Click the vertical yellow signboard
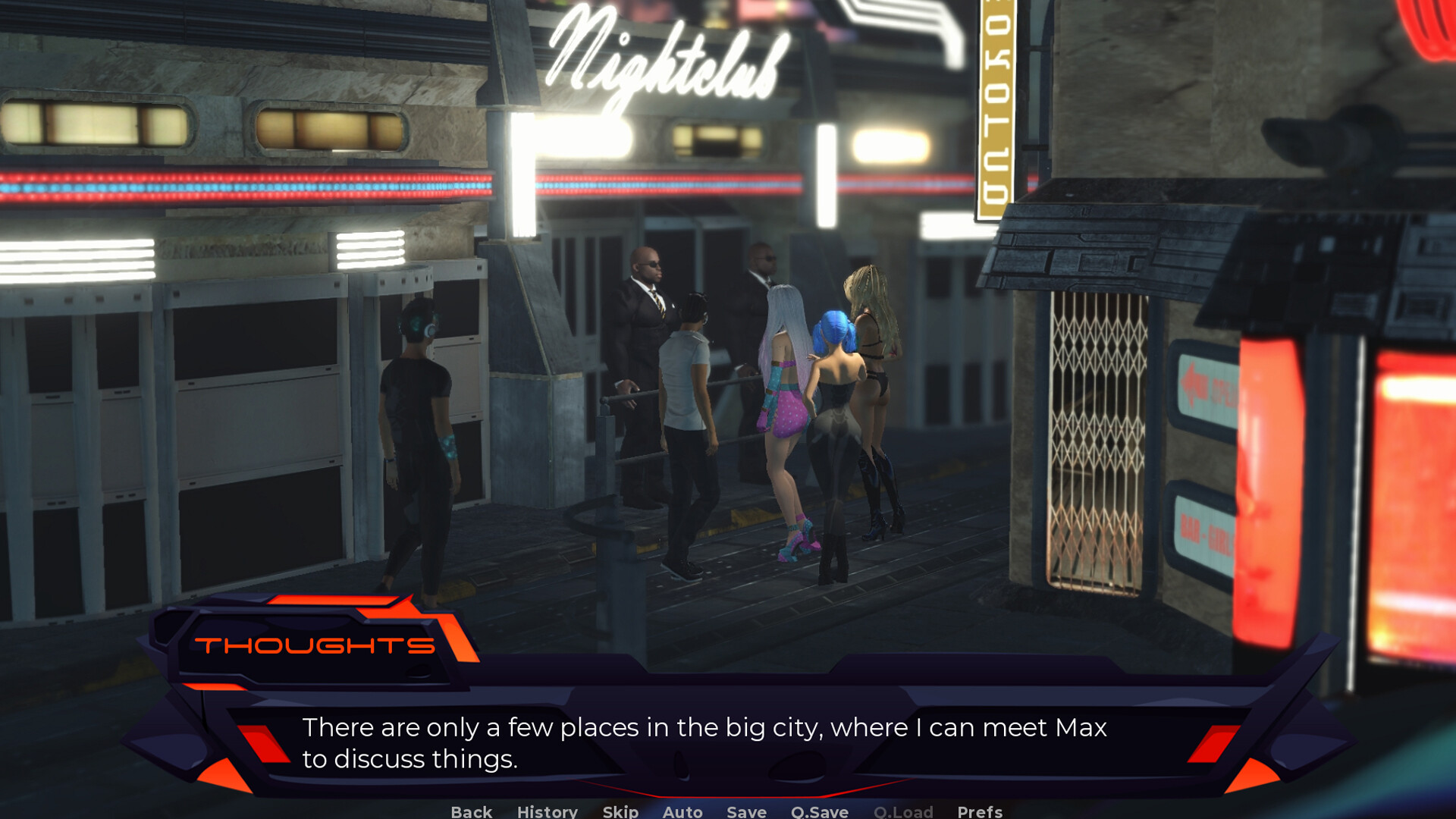Viewport: 1456px width, 819px height. [x=997, y=106]
